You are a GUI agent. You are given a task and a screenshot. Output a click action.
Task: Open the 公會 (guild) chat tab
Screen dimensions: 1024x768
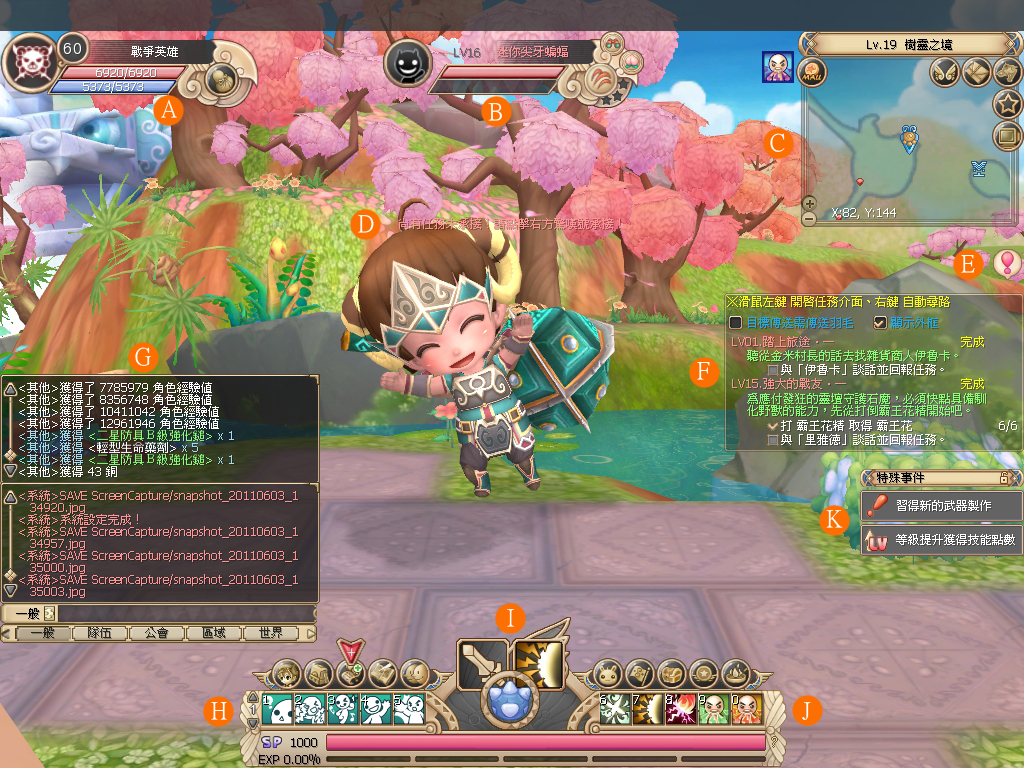(157, 633)
